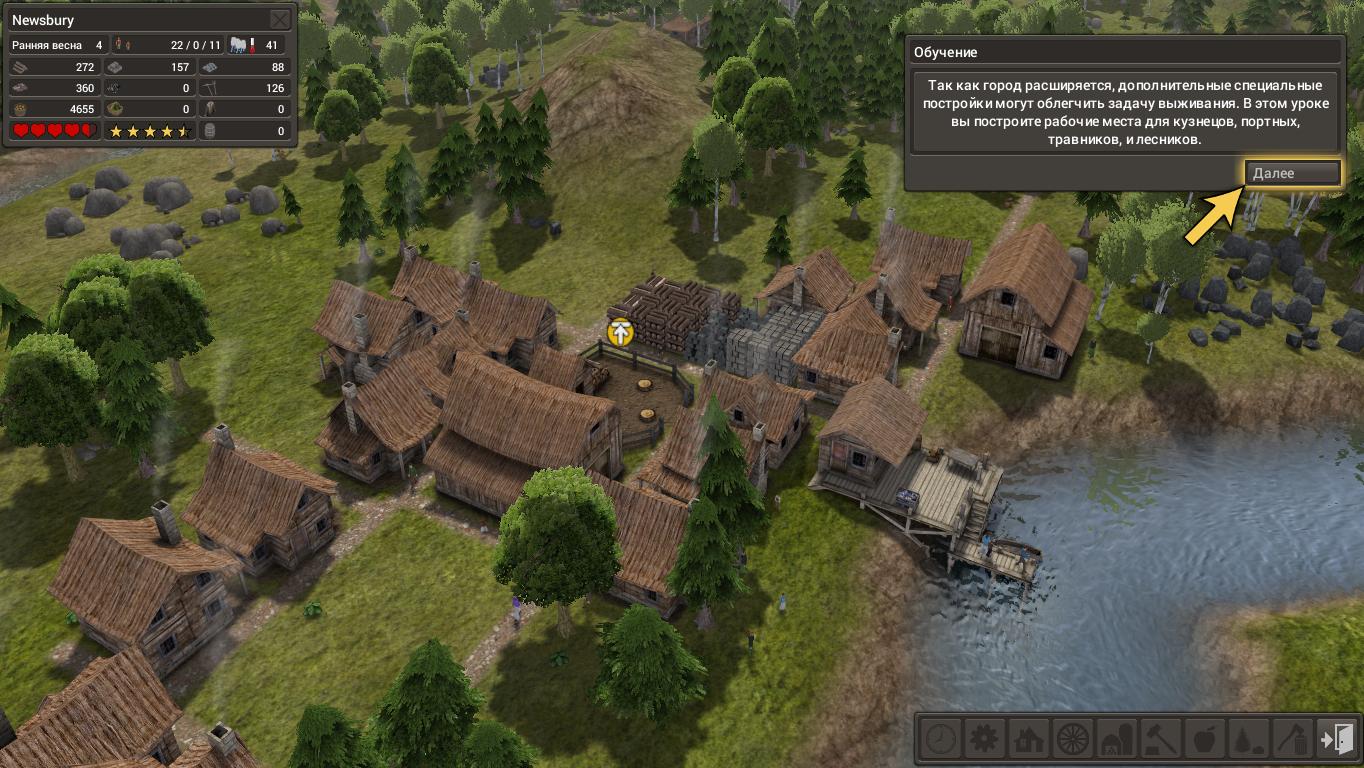Open the gear tools and reports menu
Screen dimensions: 1364x768
[x=984, y=740]
